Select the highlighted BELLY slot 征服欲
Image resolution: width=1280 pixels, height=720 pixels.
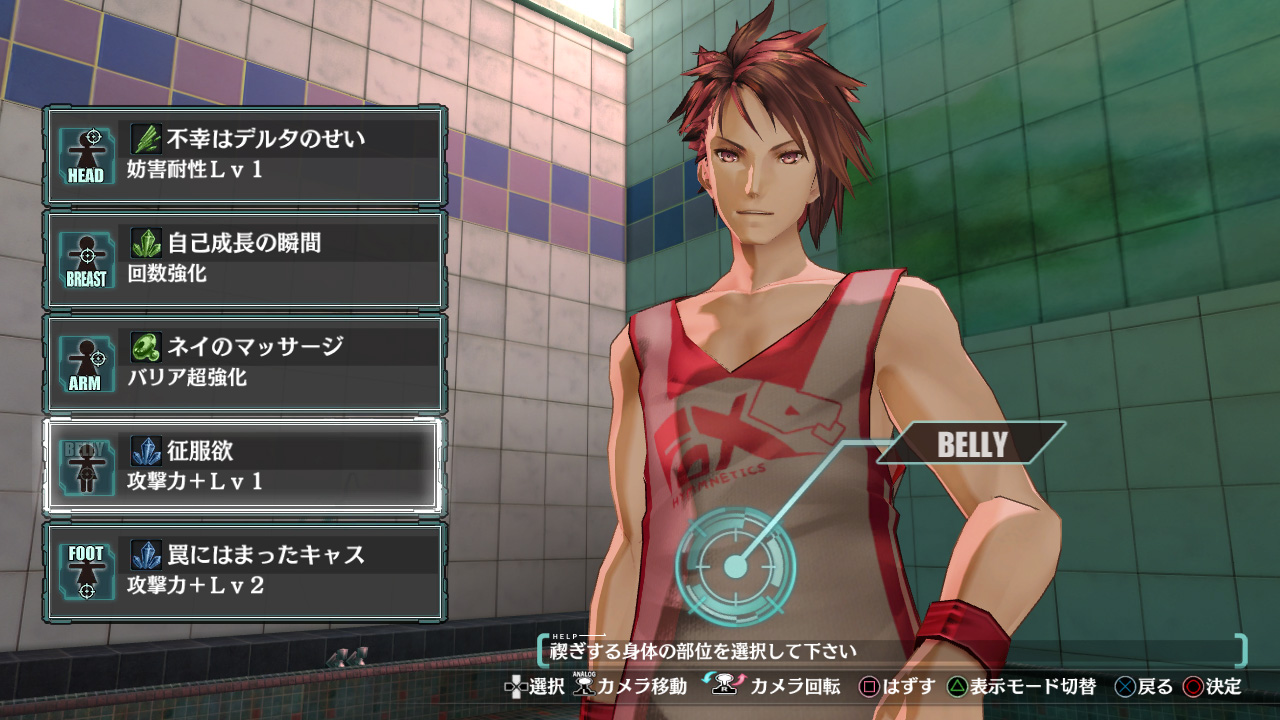point(245,467)
